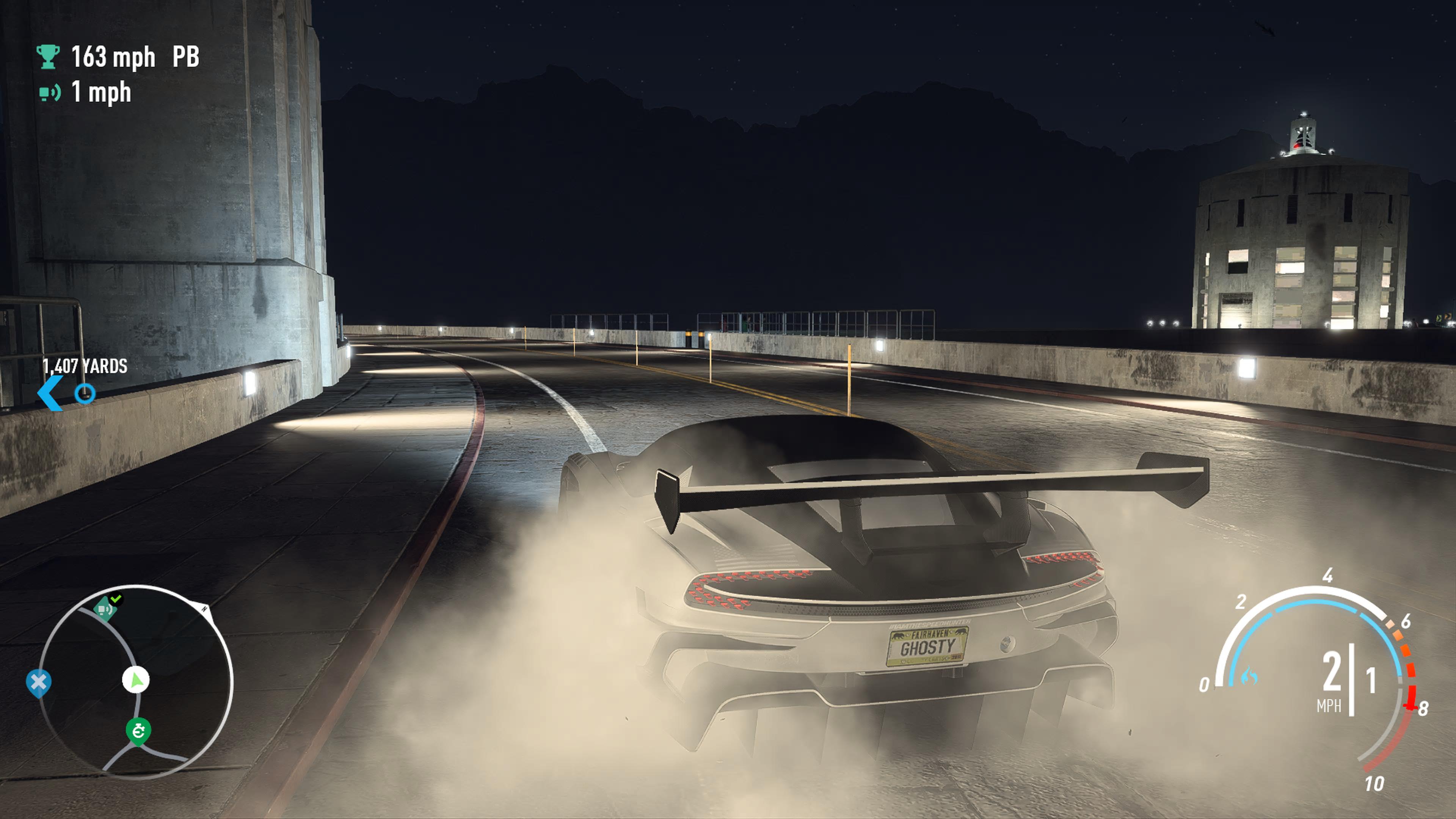The width and height of the screenshot is (1456, 819).
Task: Click the north compass pointer on minimap
Action: tap(205, 609)
